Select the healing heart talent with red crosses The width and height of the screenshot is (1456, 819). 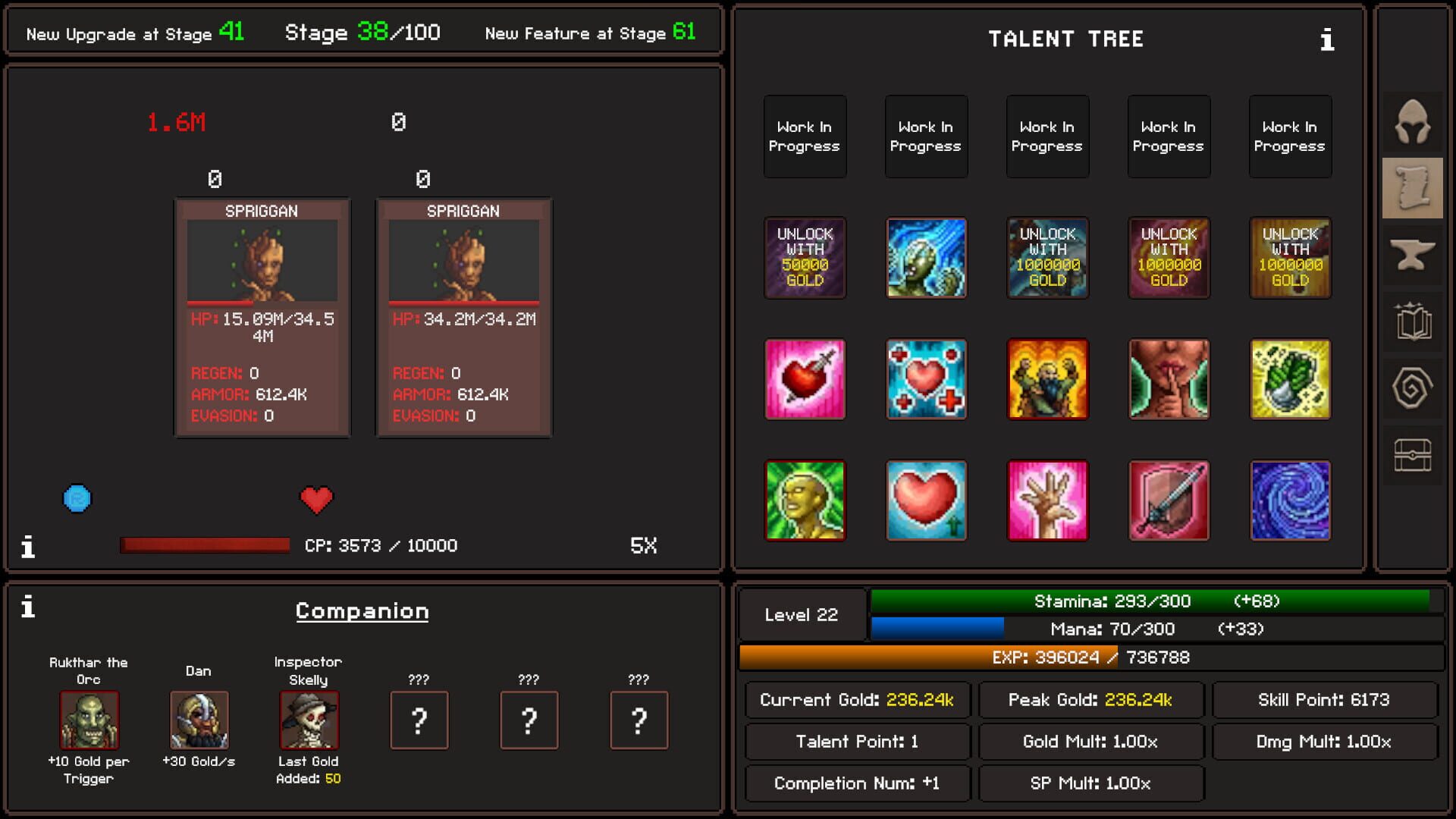click(x=927, y=381)
